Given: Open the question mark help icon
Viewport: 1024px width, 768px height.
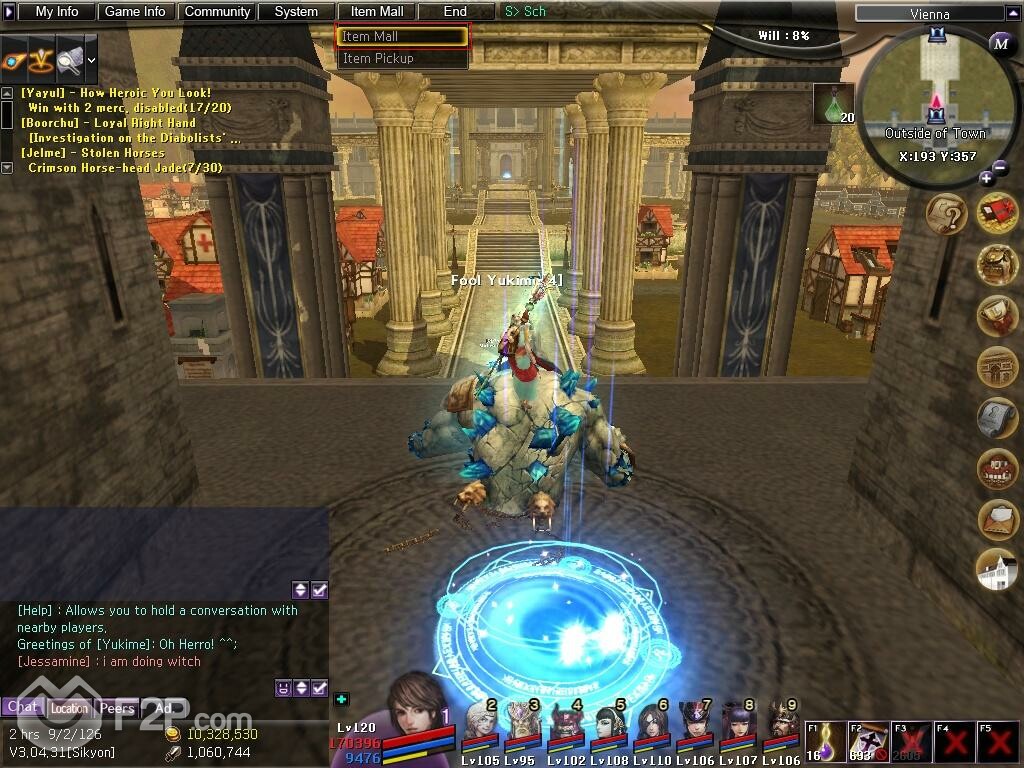Looking at the screenshot, I should point(945,213).
